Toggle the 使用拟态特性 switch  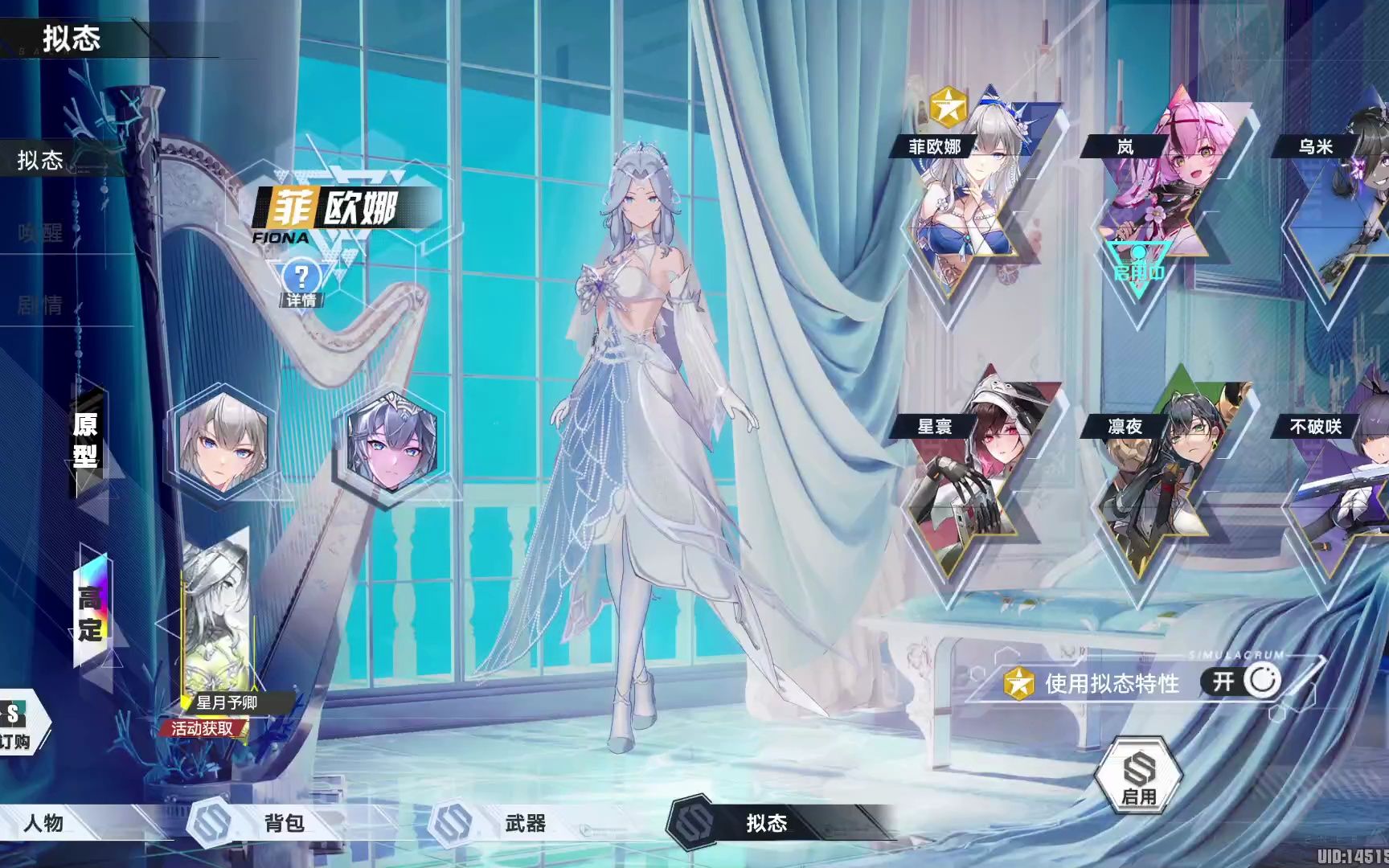[x=1242, y=682]
